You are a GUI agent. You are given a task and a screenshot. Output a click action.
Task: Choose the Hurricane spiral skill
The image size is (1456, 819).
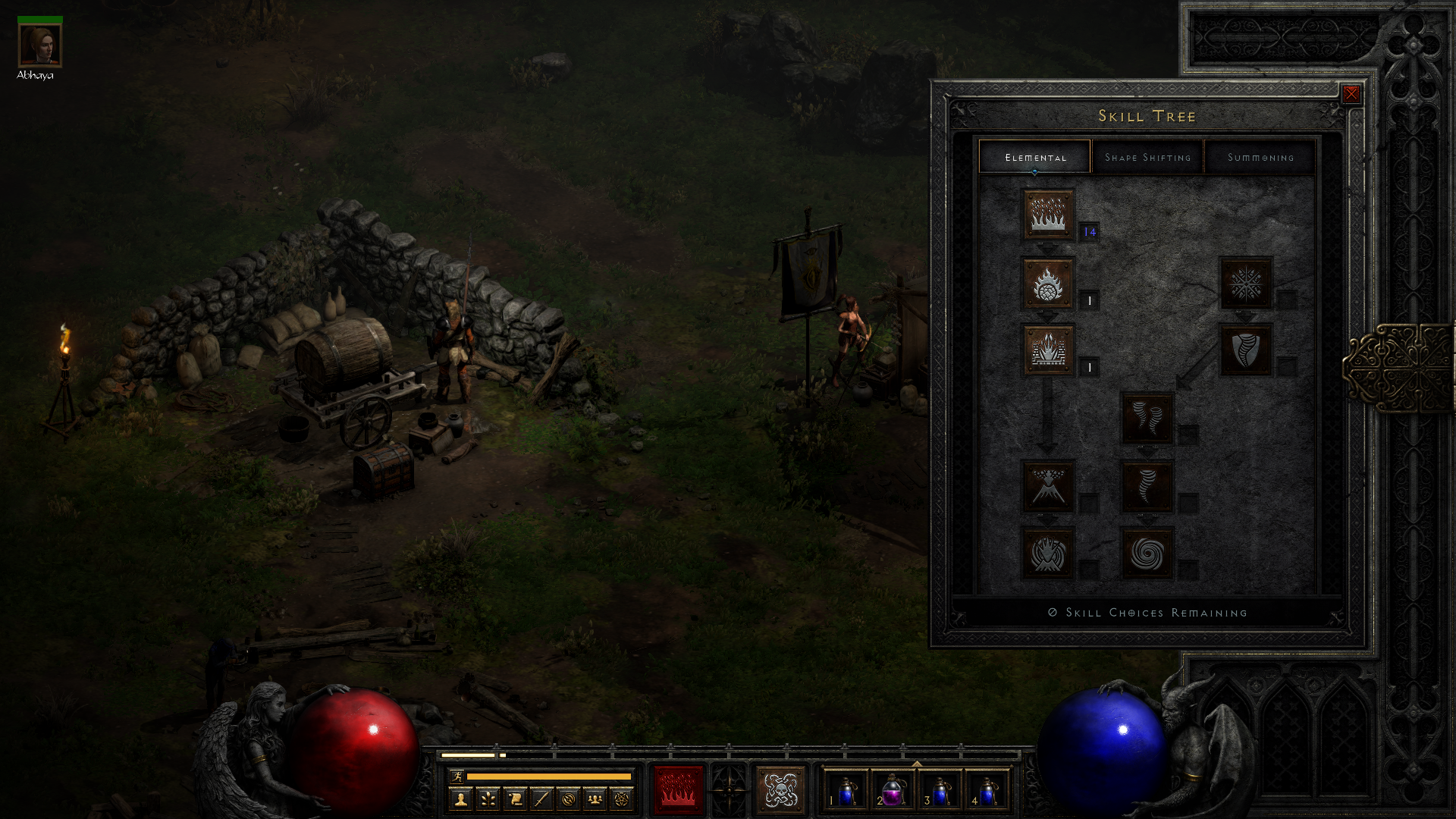pos(1147,554)
